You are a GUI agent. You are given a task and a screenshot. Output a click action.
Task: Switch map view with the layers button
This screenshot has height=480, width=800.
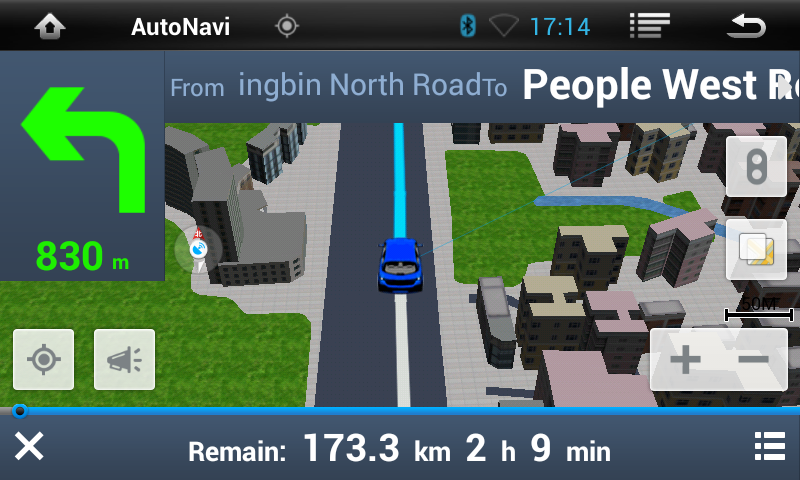click(756, 249)
